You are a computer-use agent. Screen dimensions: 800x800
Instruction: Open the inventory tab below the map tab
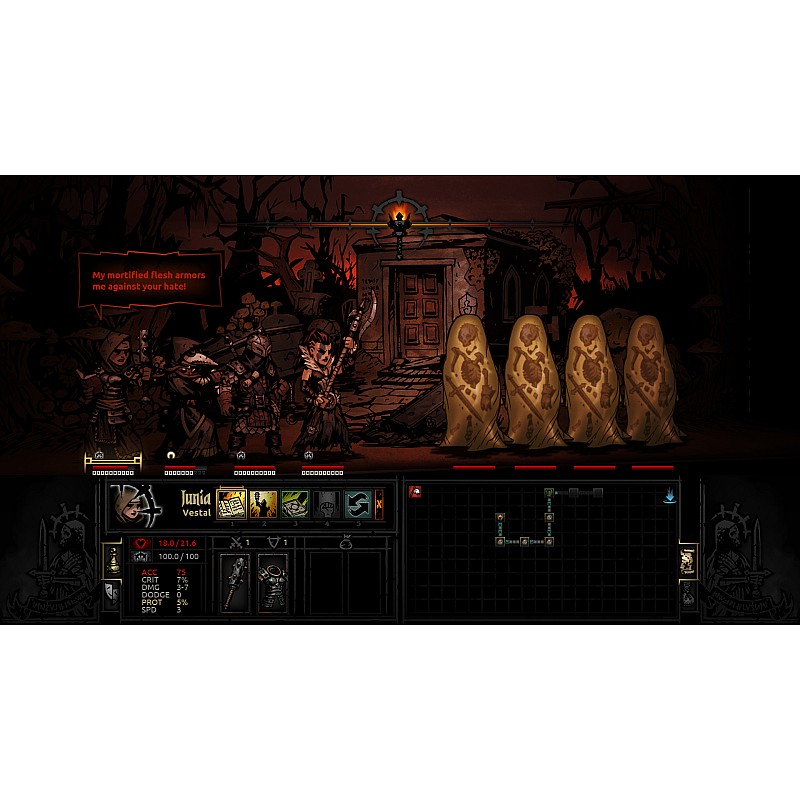pyautogui.click(x=688, y=595)
